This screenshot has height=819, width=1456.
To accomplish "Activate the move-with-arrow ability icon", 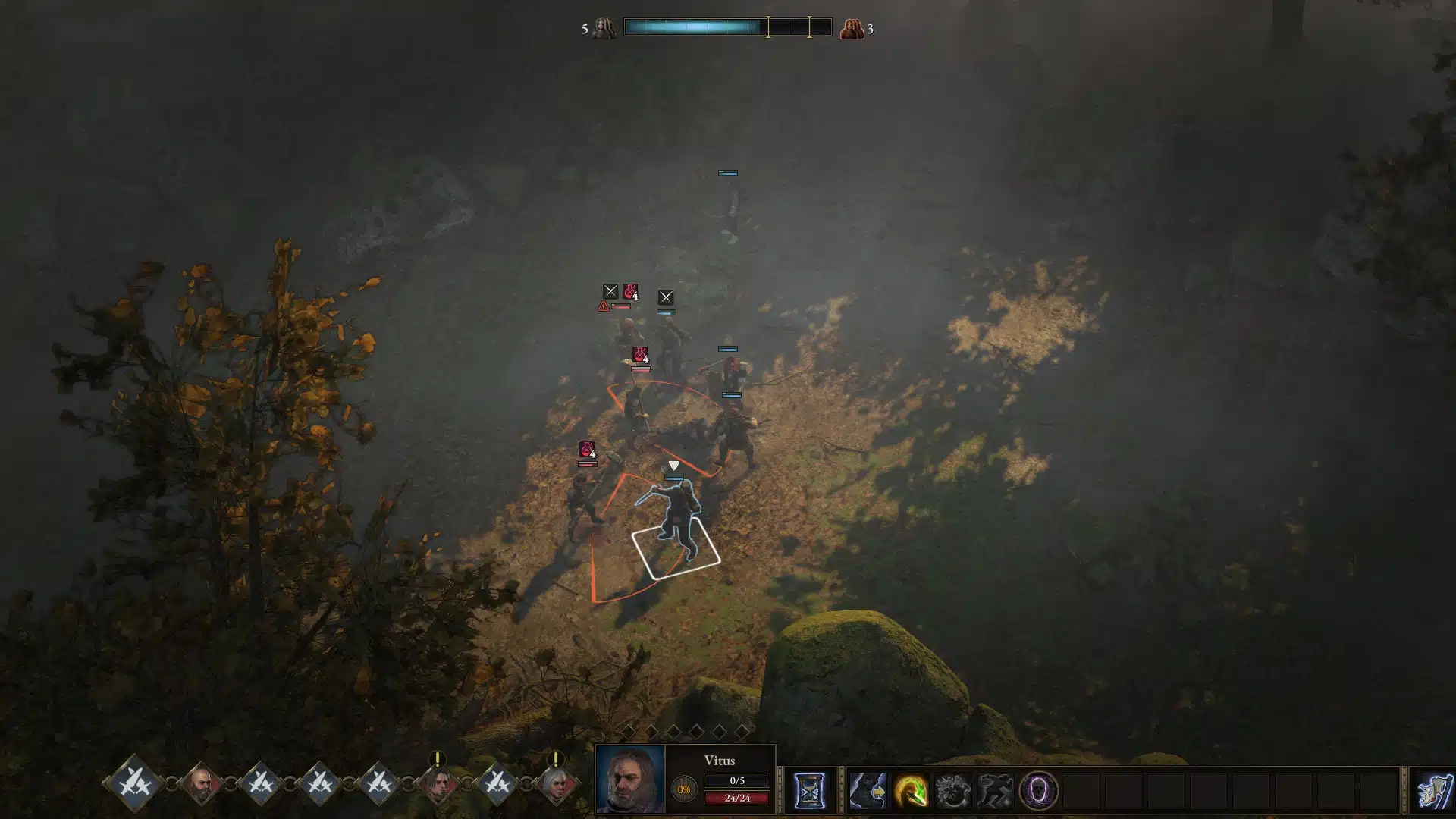I will [868, 791].
